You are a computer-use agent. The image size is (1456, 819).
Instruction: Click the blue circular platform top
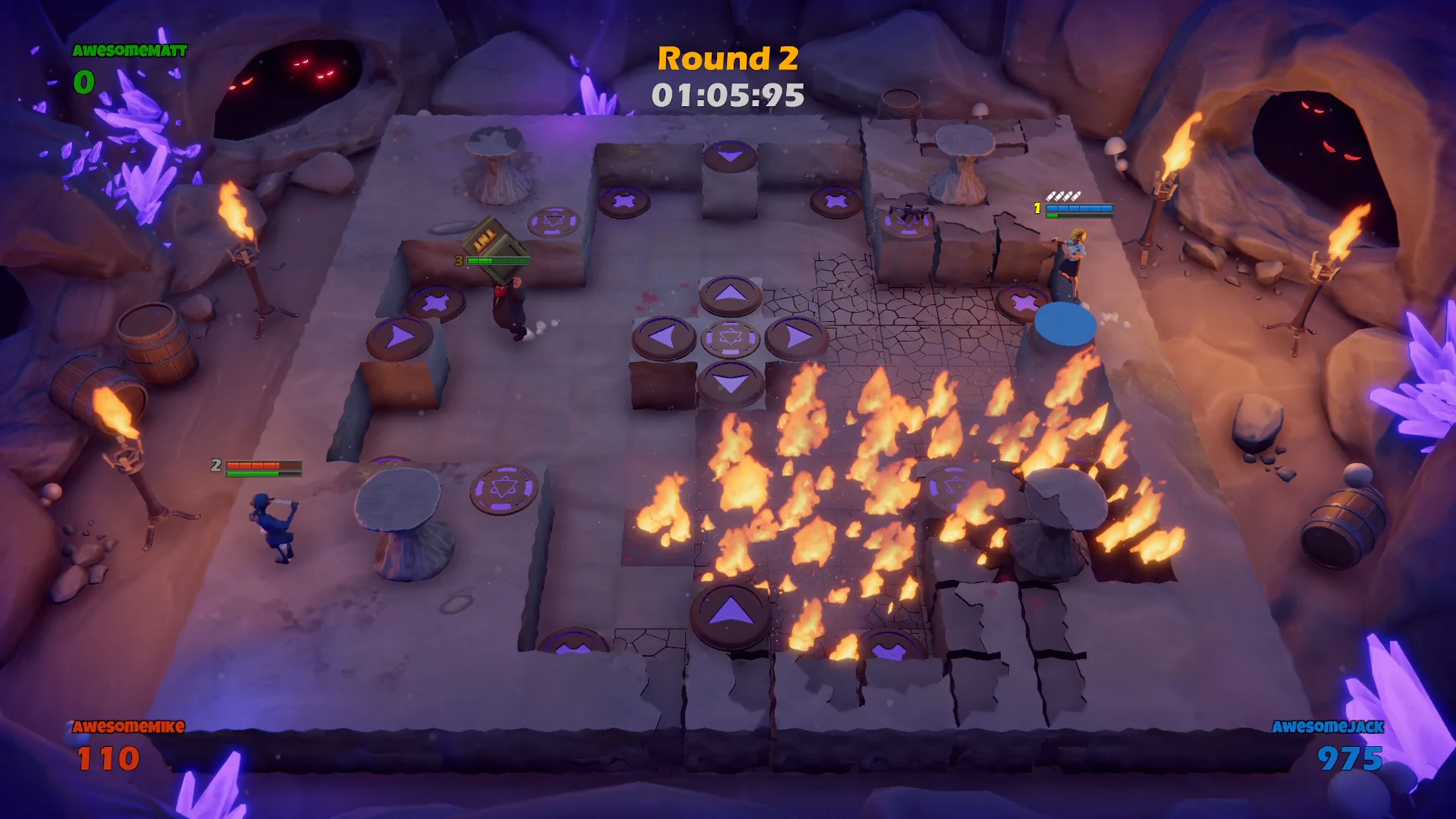pos(1067,325)
